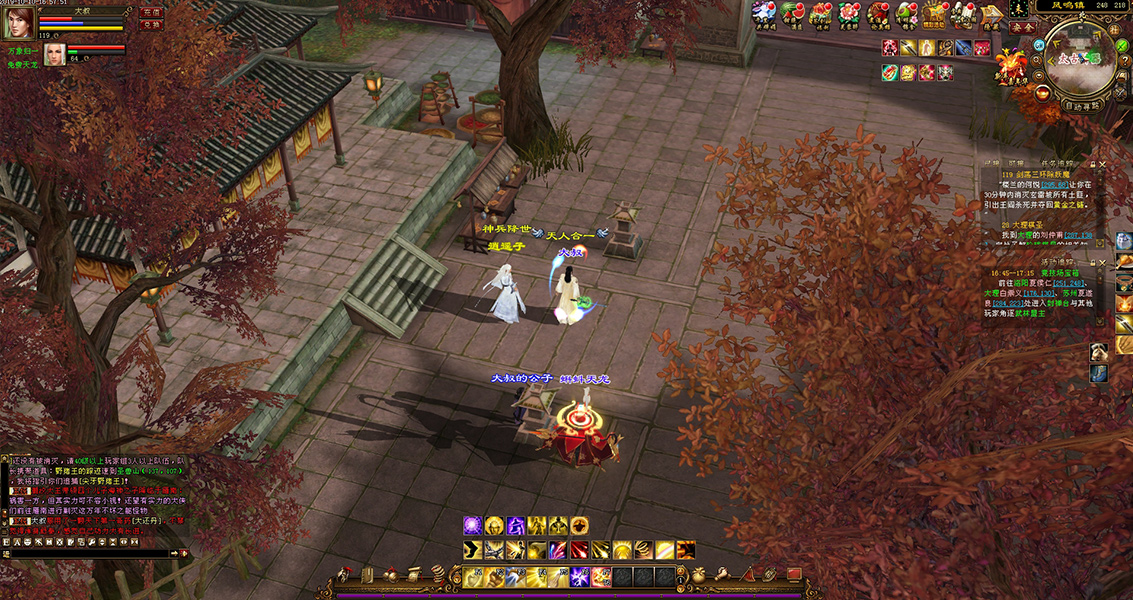The image size is (1133, 600).
Task: Click the gold ingot button below minimap
Action: pyautogui.click(x=1044, y=93)
